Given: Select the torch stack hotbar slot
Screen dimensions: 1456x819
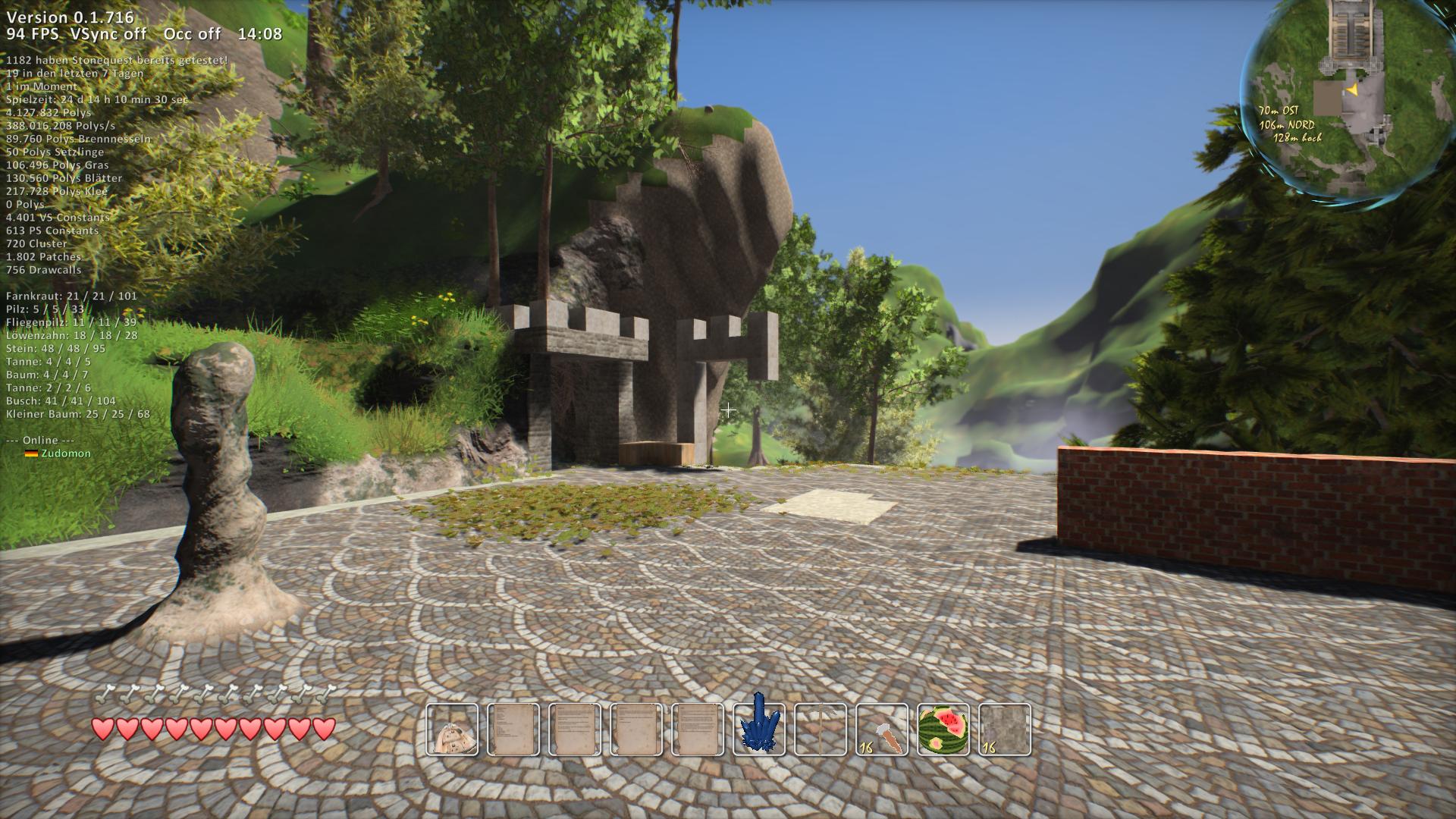Looking at the screenshot, I should tap(882, 729).
